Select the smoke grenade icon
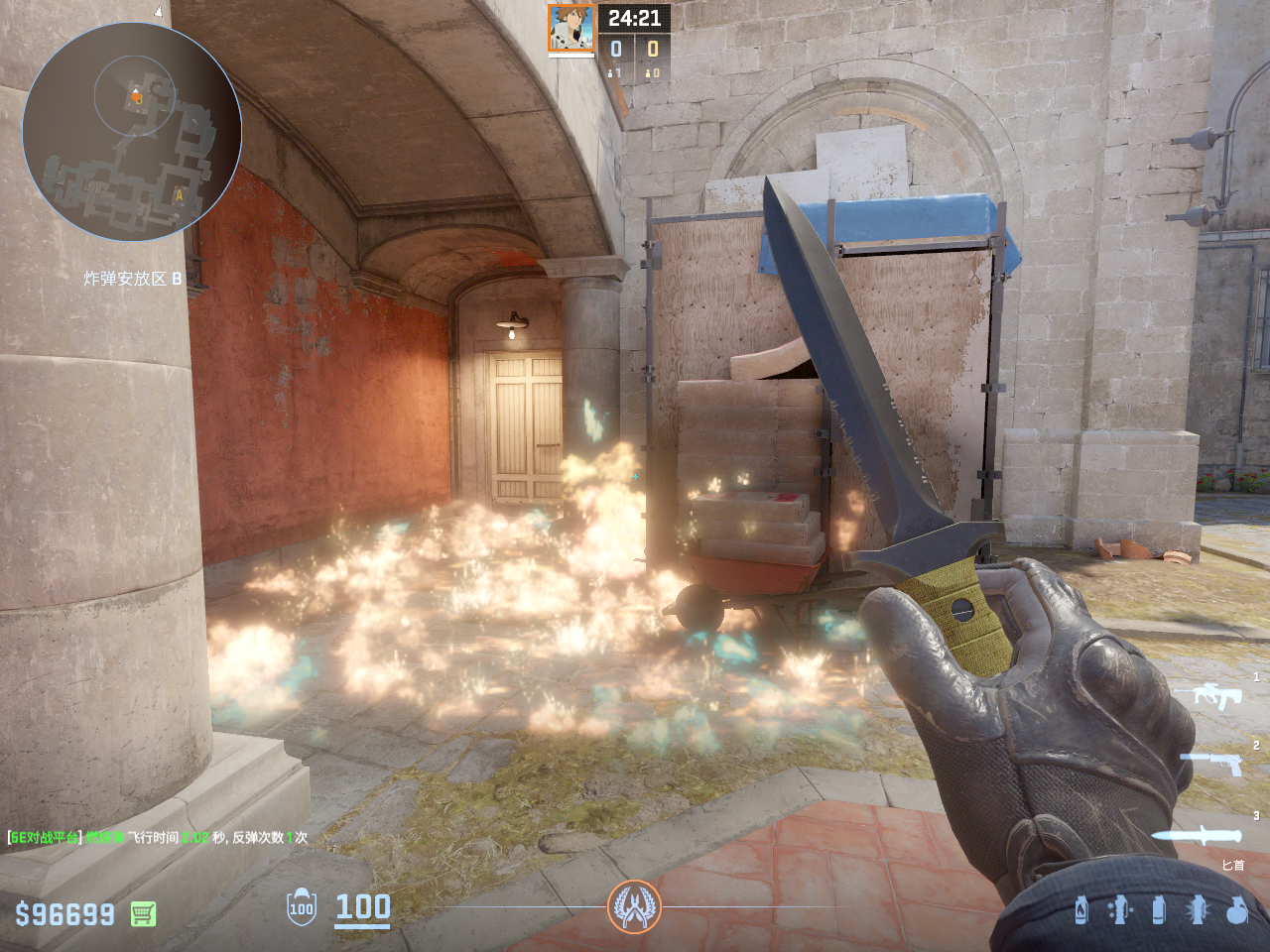 coord(1158,909)
